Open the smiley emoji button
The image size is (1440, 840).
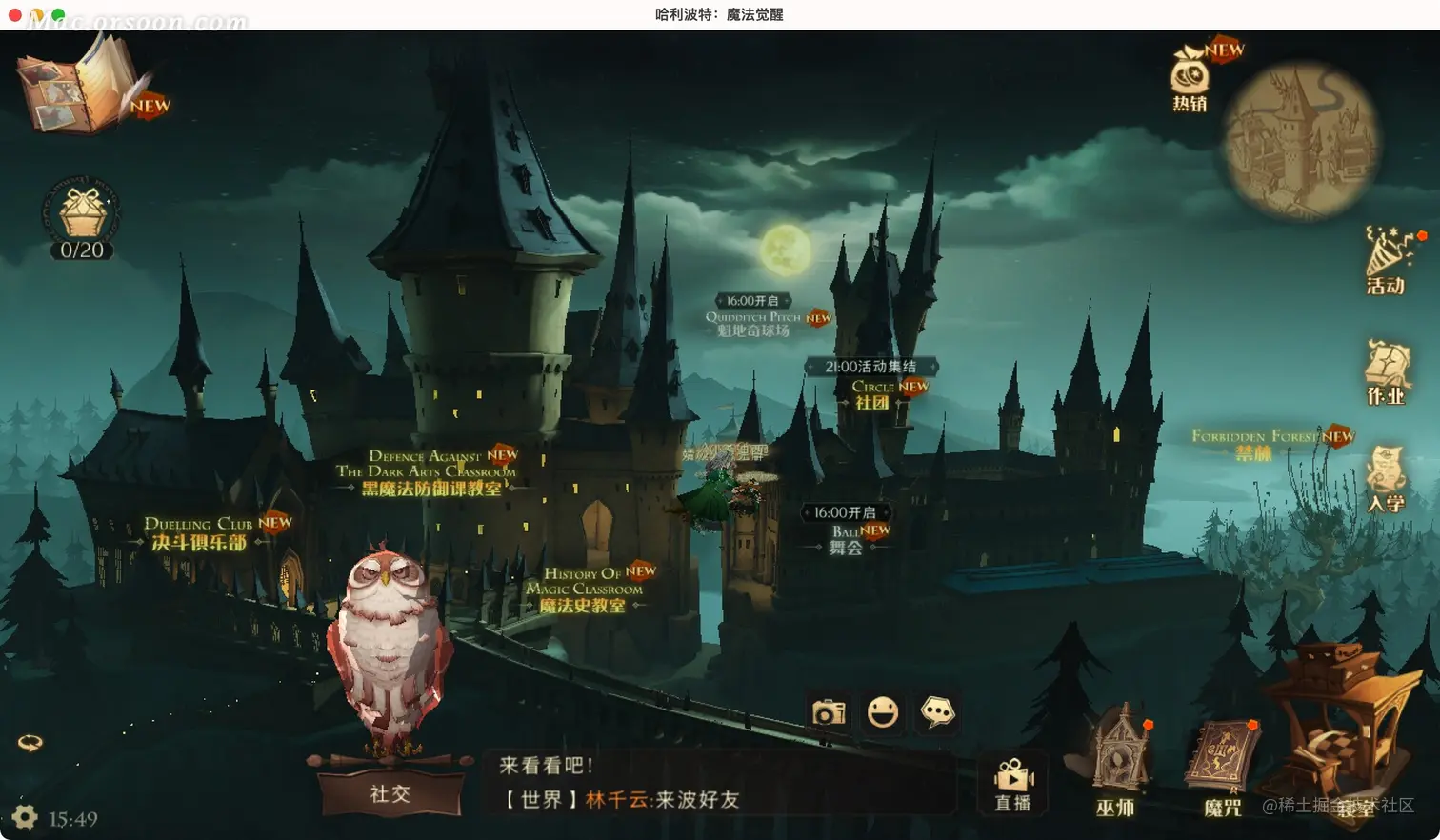tap(883, 711)
